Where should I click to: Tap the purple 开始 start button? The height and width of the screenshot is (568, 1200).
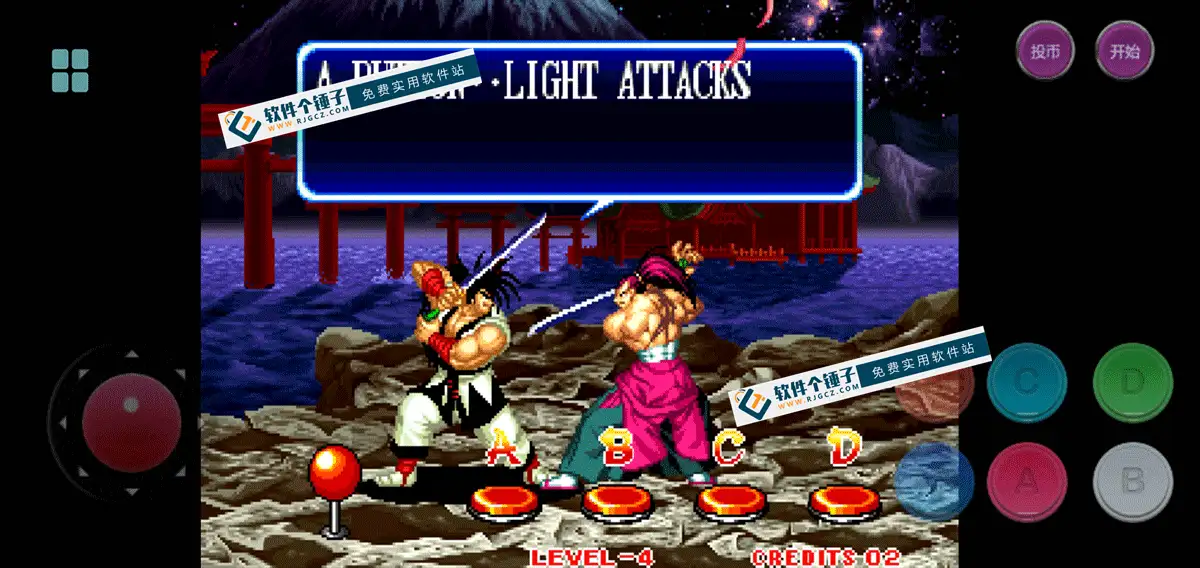point(1124,50)
